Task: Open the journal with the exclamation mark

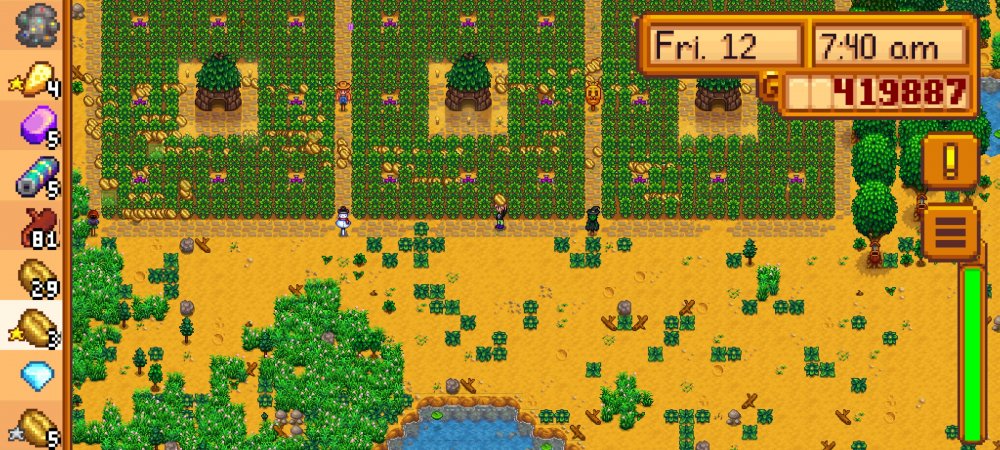Action: (949, 160)
